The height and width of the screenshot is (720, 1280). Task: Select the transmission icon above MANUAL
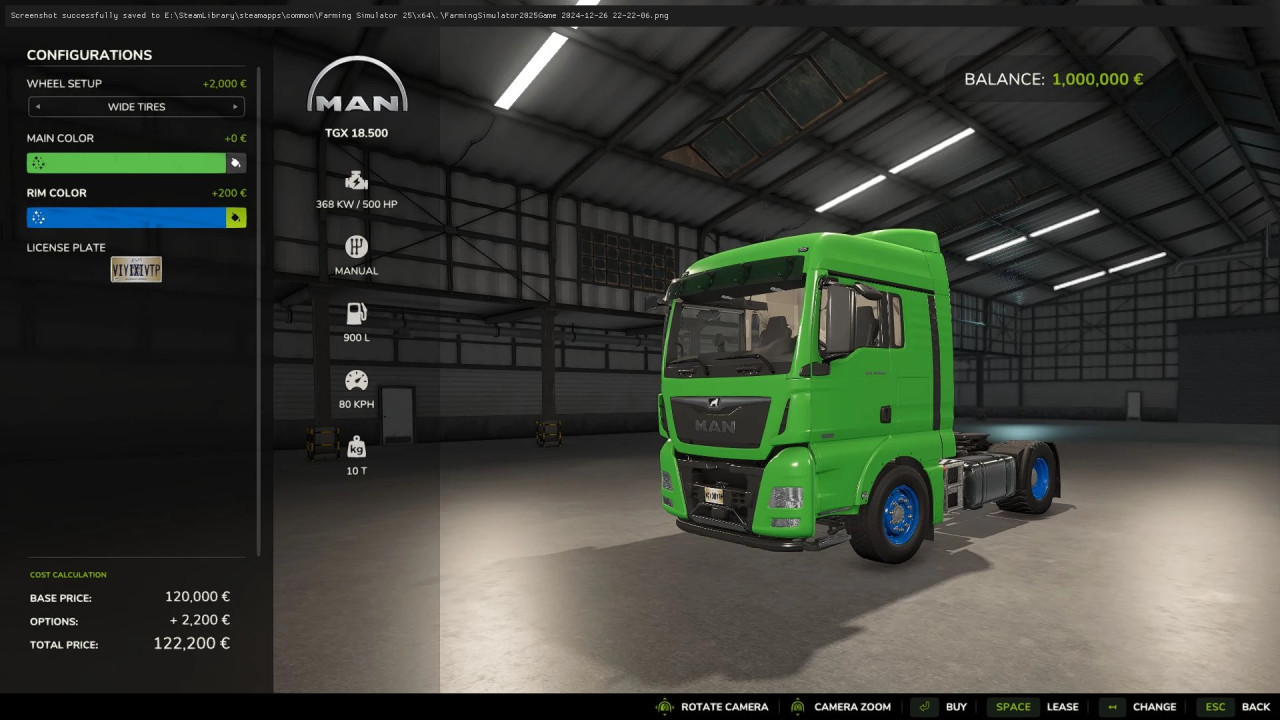[x=356, y=246]
